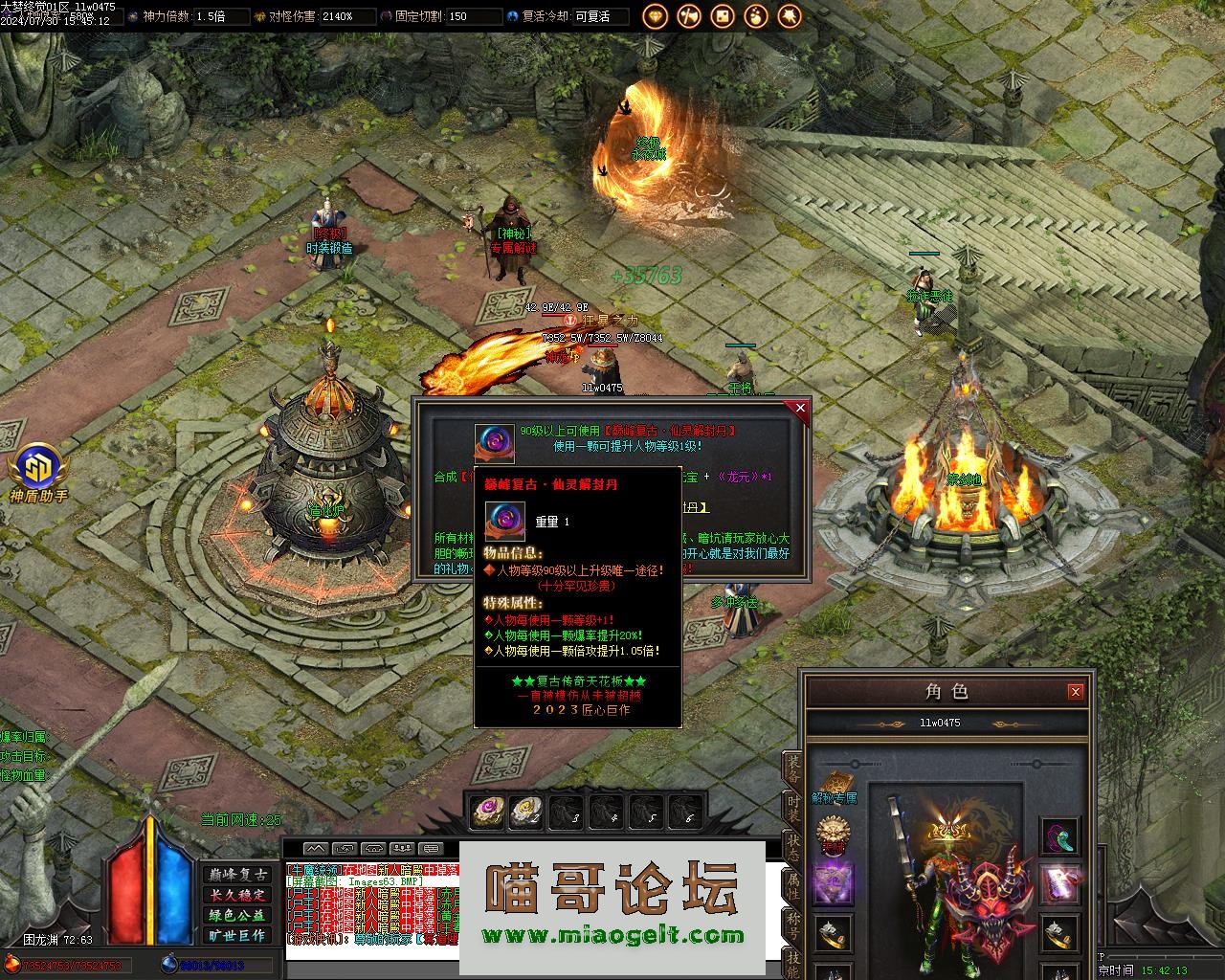Switch to the 装备 equipment tab

tap(793, 768)
